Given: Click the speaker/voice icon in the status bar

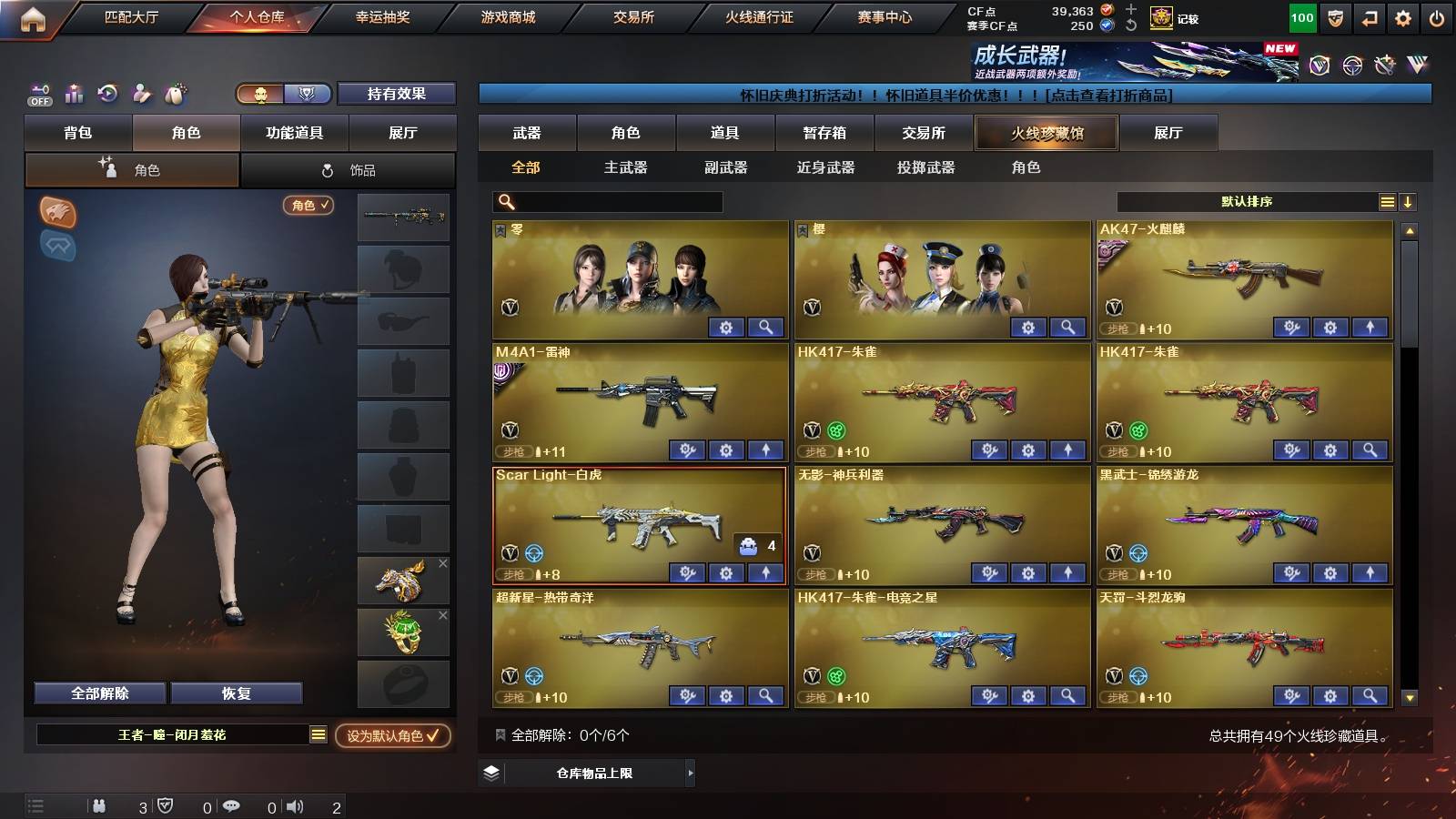Looking at the screenshot, I should (x=296, y=805).
